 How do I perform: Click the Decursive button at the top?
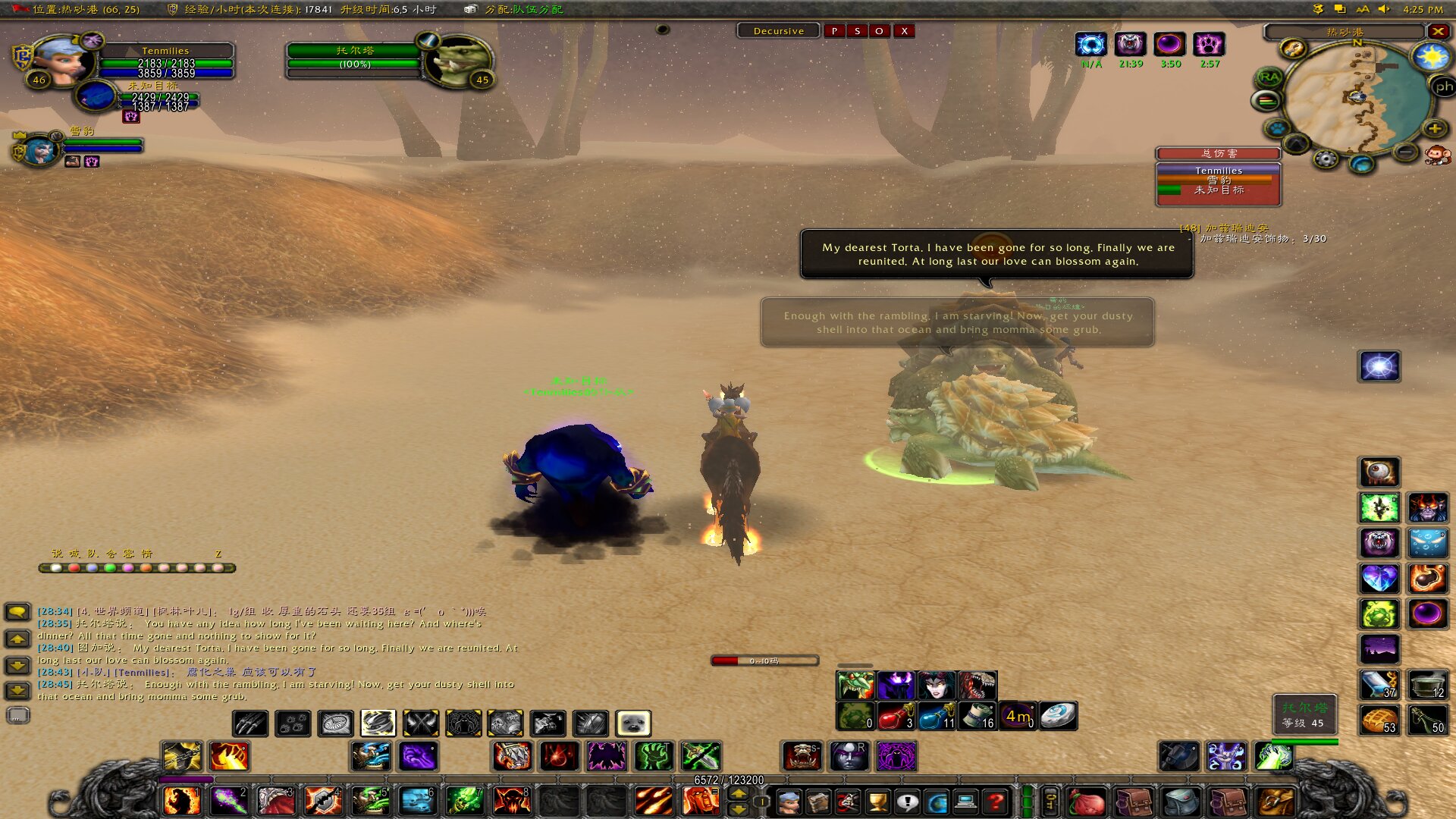[x=779, y=31]
